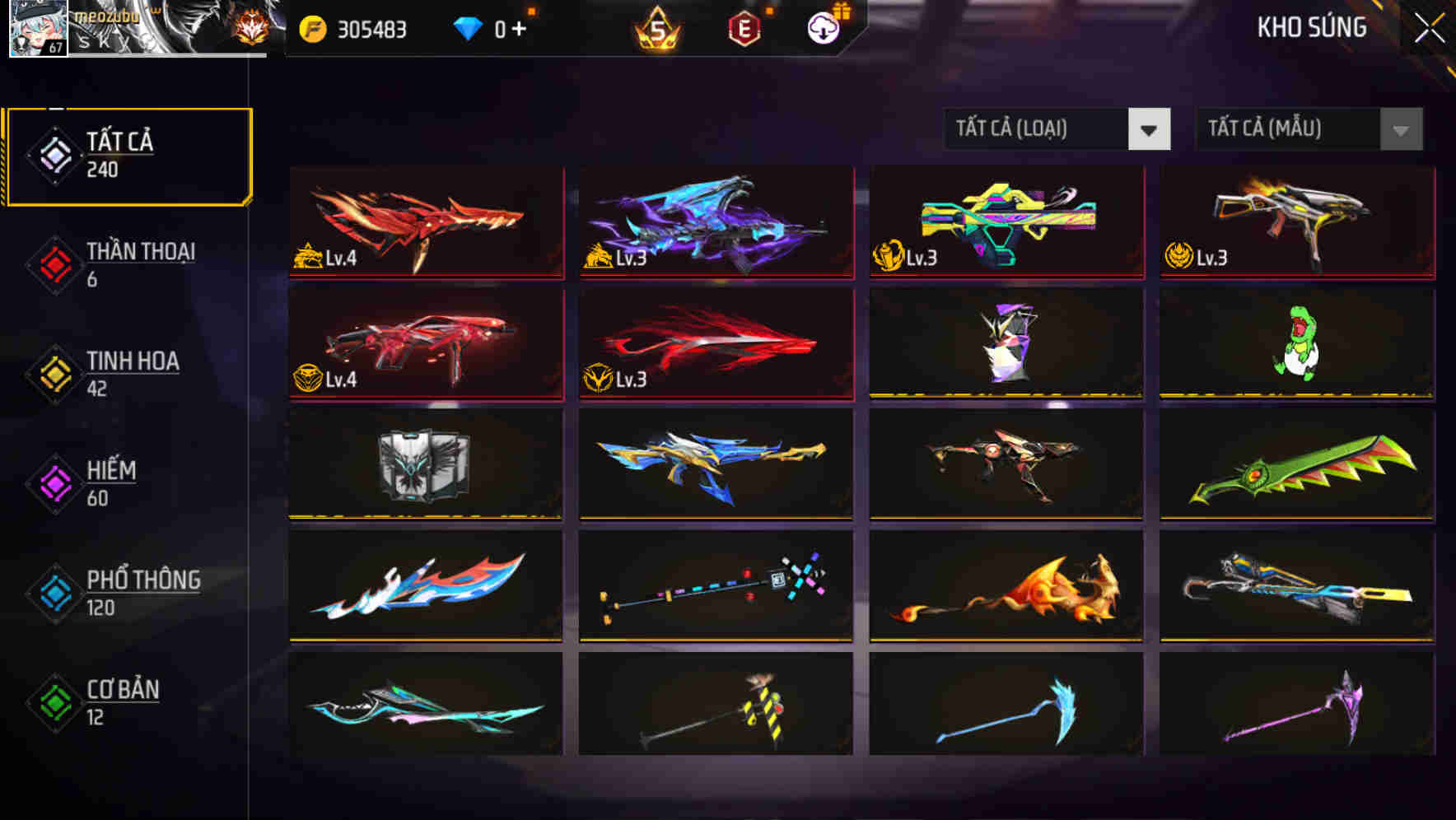Select the Lv.4 red dragon weapon skin
This screenshot has height=820, width=1456.
tap(425, 222)
